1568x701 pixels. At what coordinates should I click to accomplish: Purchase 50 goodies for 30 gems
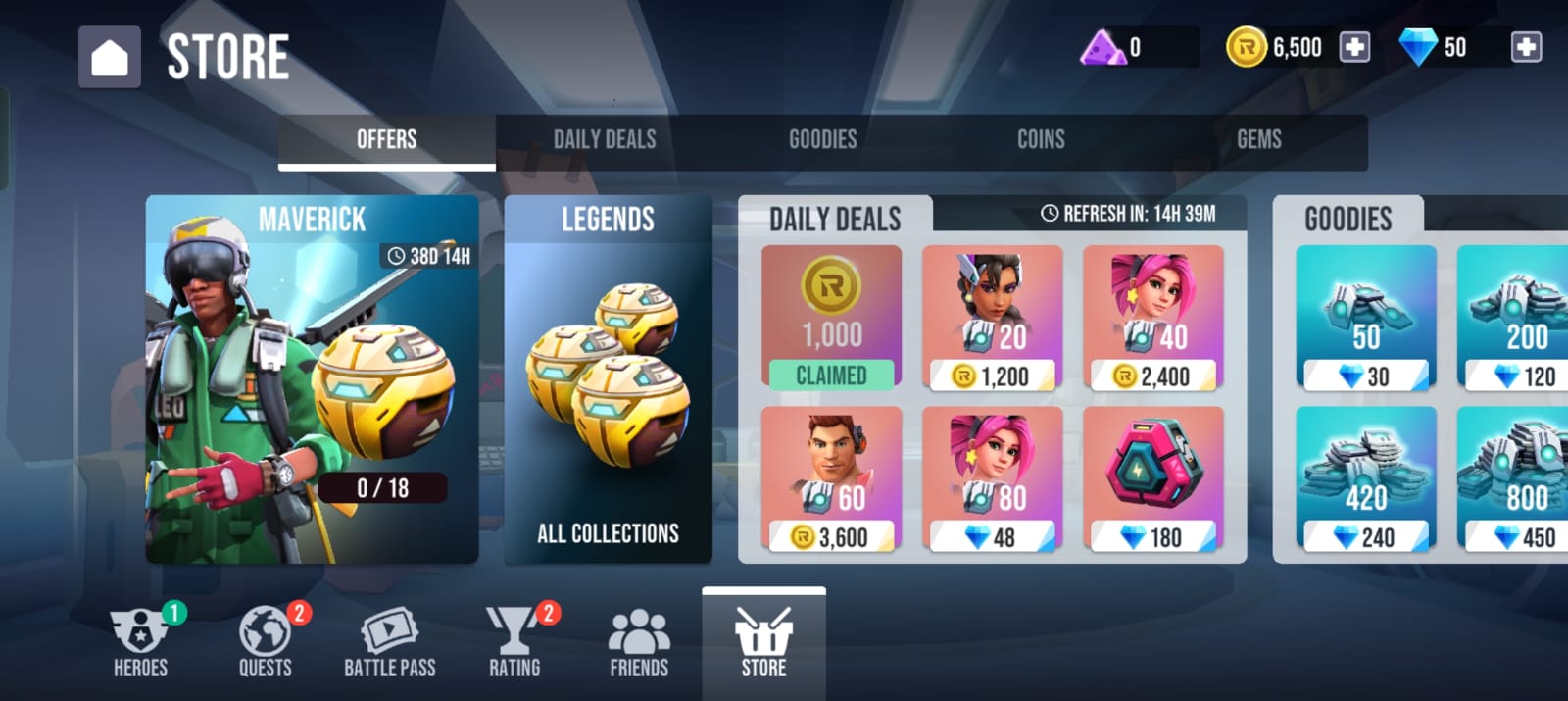[x=1365, y=319]
